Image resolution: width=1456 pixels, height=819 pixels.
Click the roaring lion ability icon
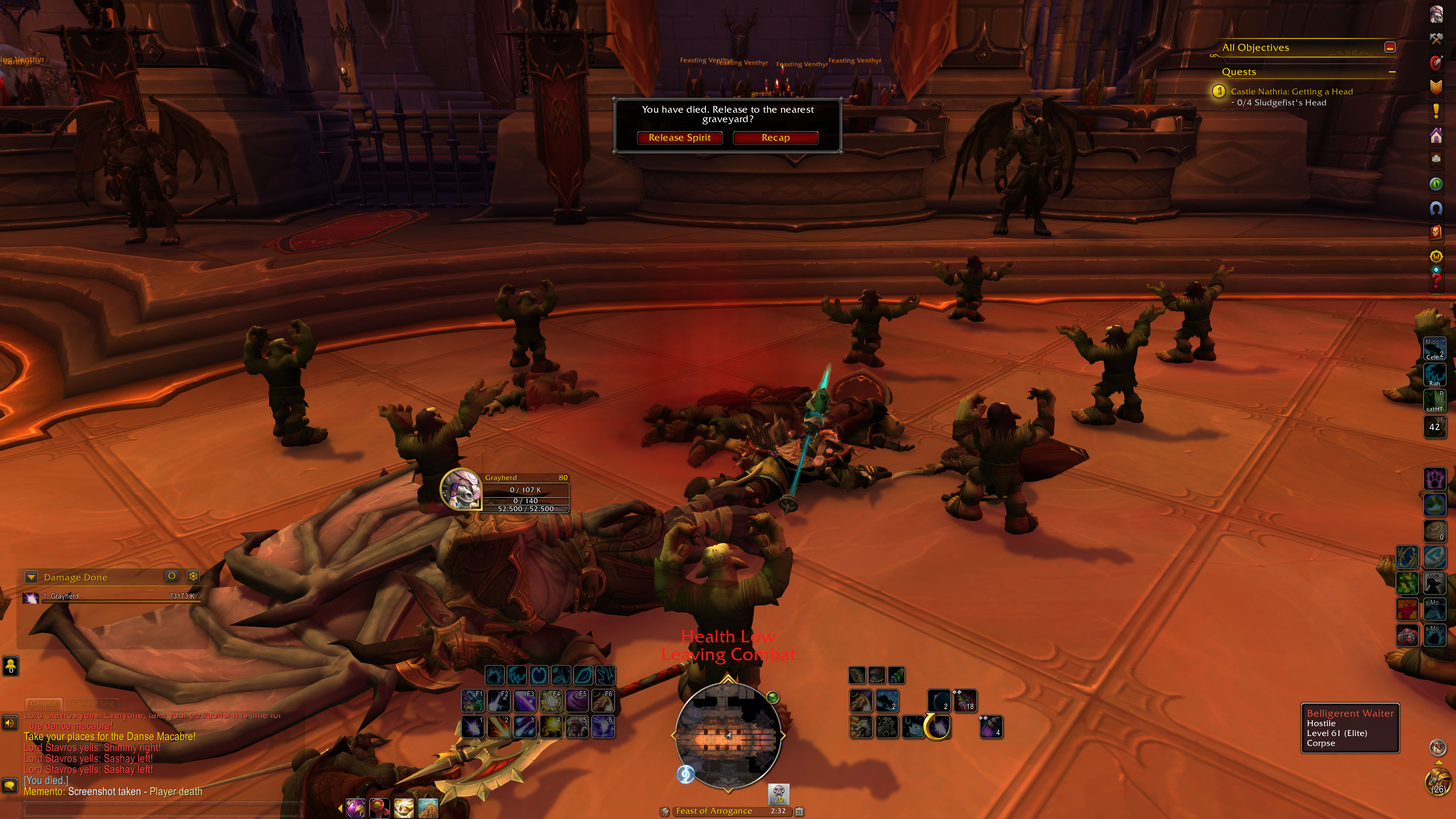pos(860,727)
